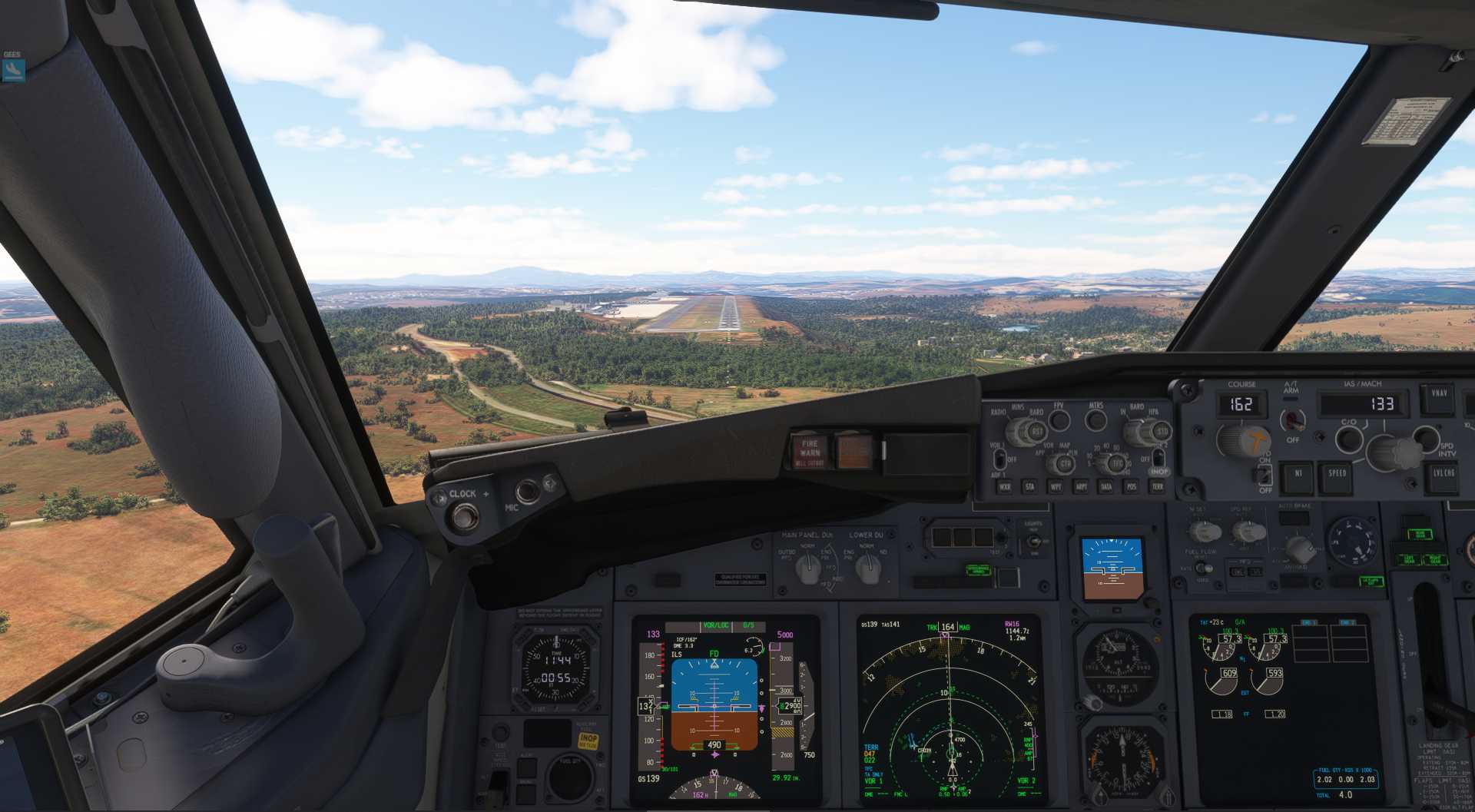Toggle the DATA map button
Image resolution: width=1475 pixels, height=812 pixels.
pos(1106,486)
